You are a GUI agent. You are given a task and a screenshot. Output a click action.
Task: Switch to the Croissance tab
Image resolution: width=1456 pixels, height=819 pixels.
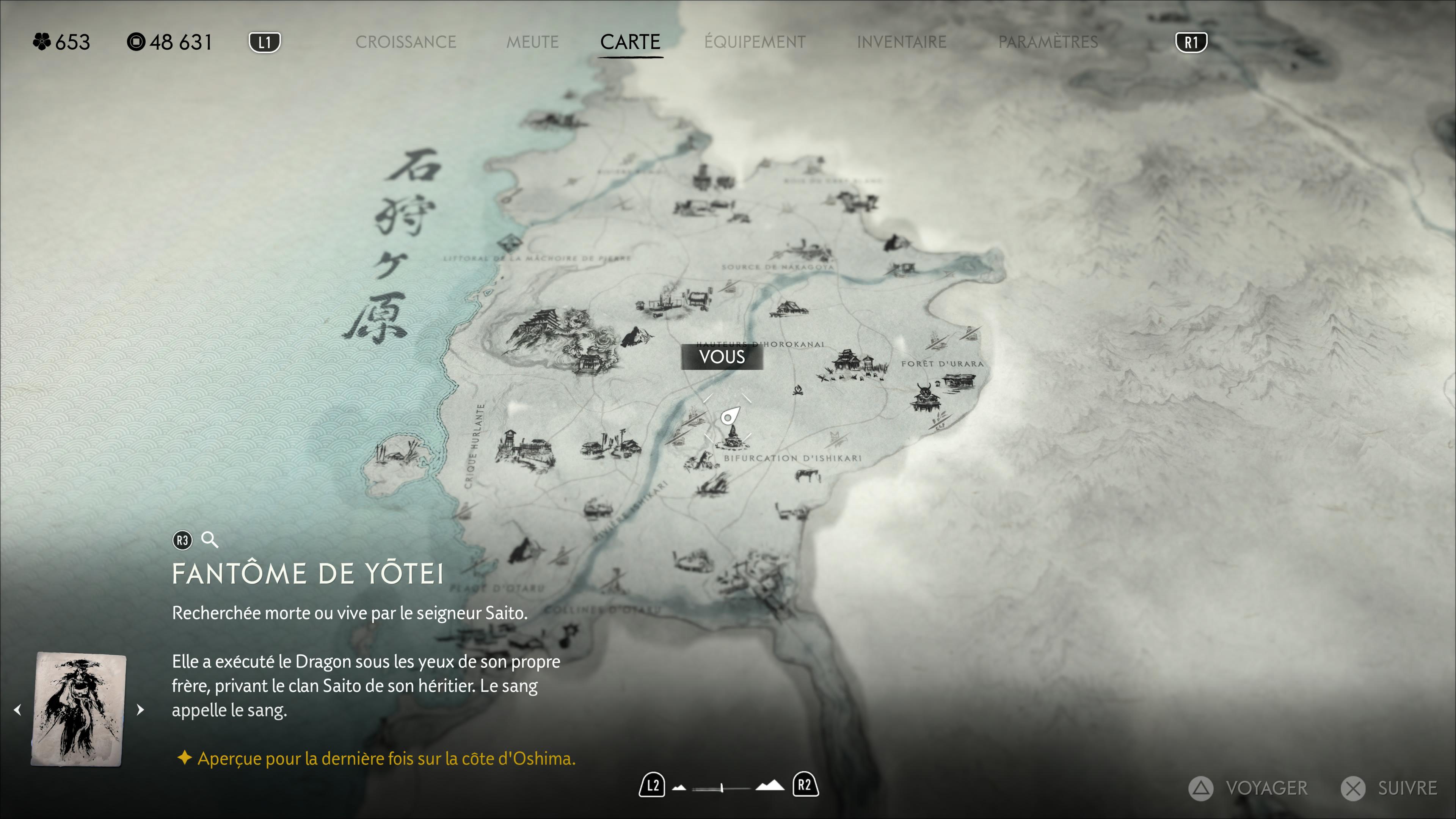pos(405,42)
